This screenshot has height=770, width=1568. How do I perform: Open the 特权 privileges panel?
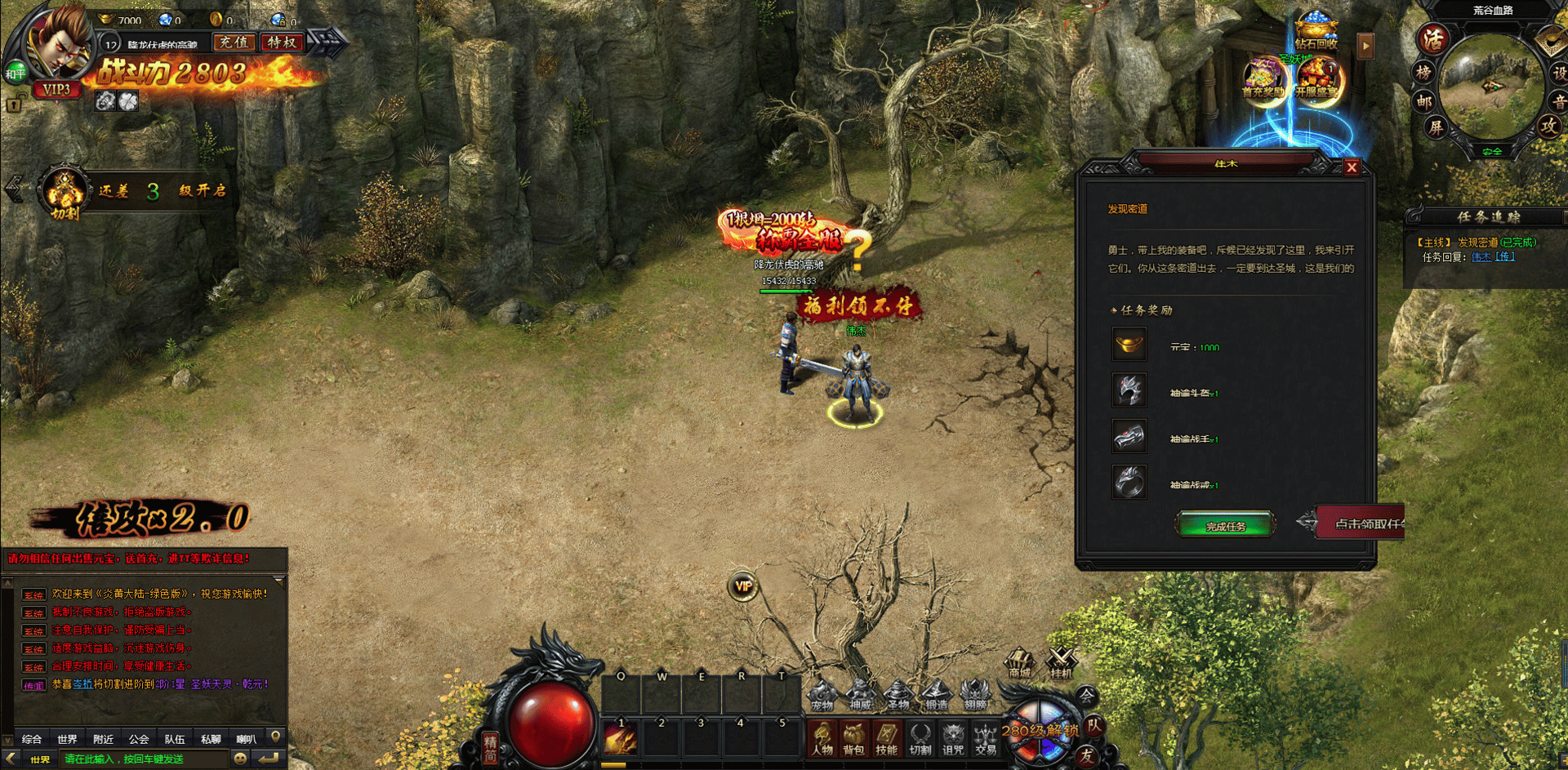pos(282,42)
